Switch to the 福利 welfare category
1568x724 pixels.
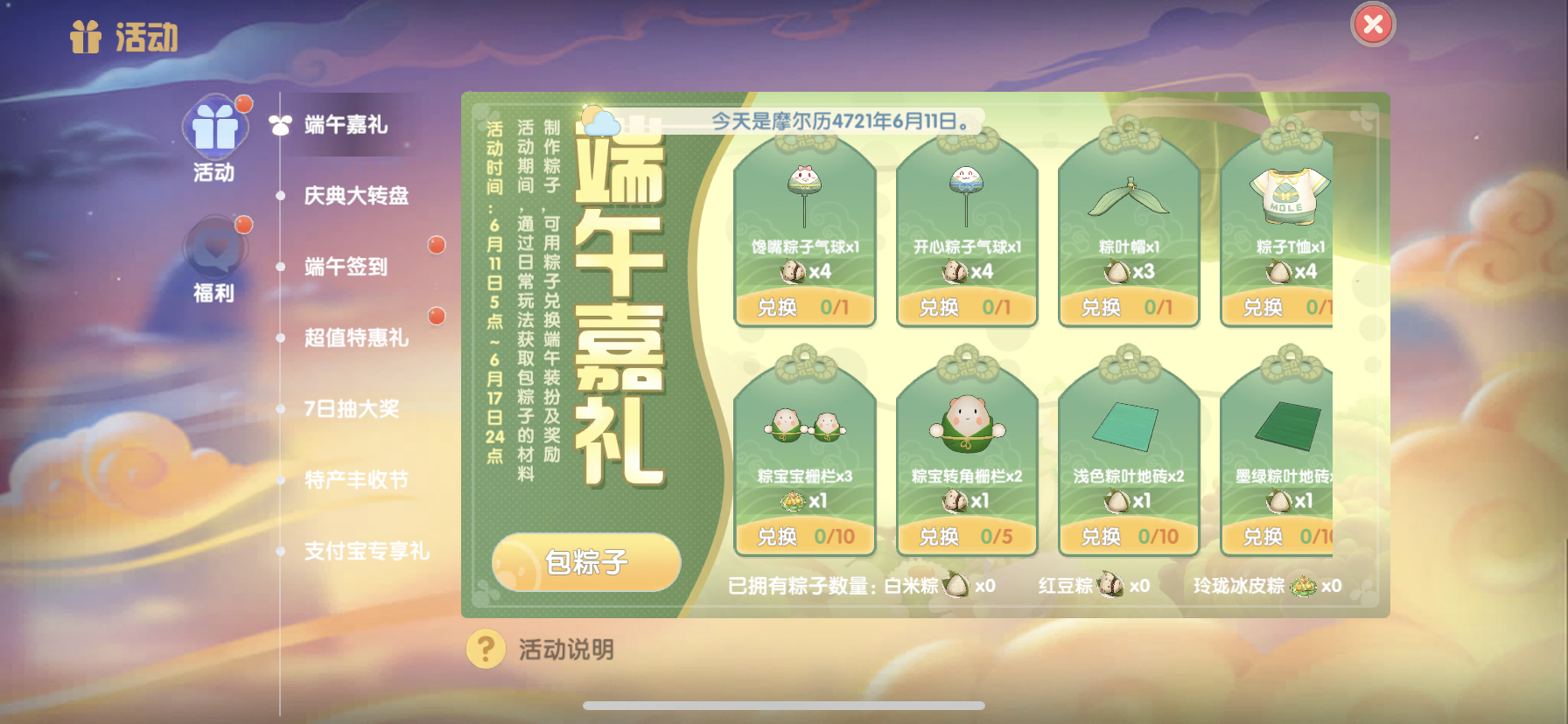click(214, 258)
